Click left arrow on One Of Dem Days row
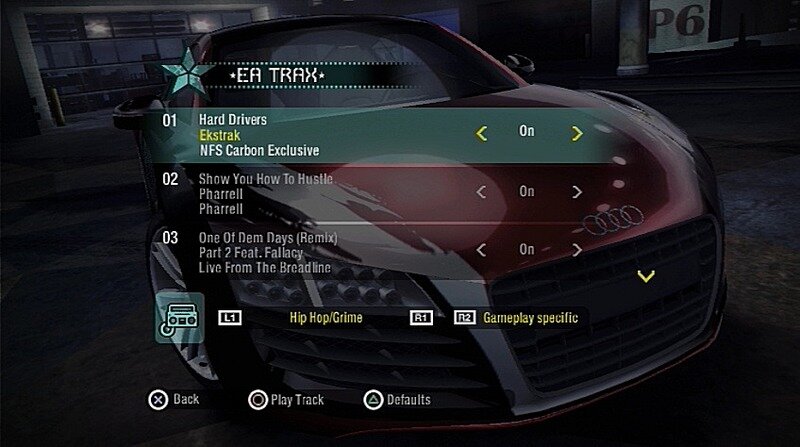This screenshot has width=800, height=447. tap(481, 250)
